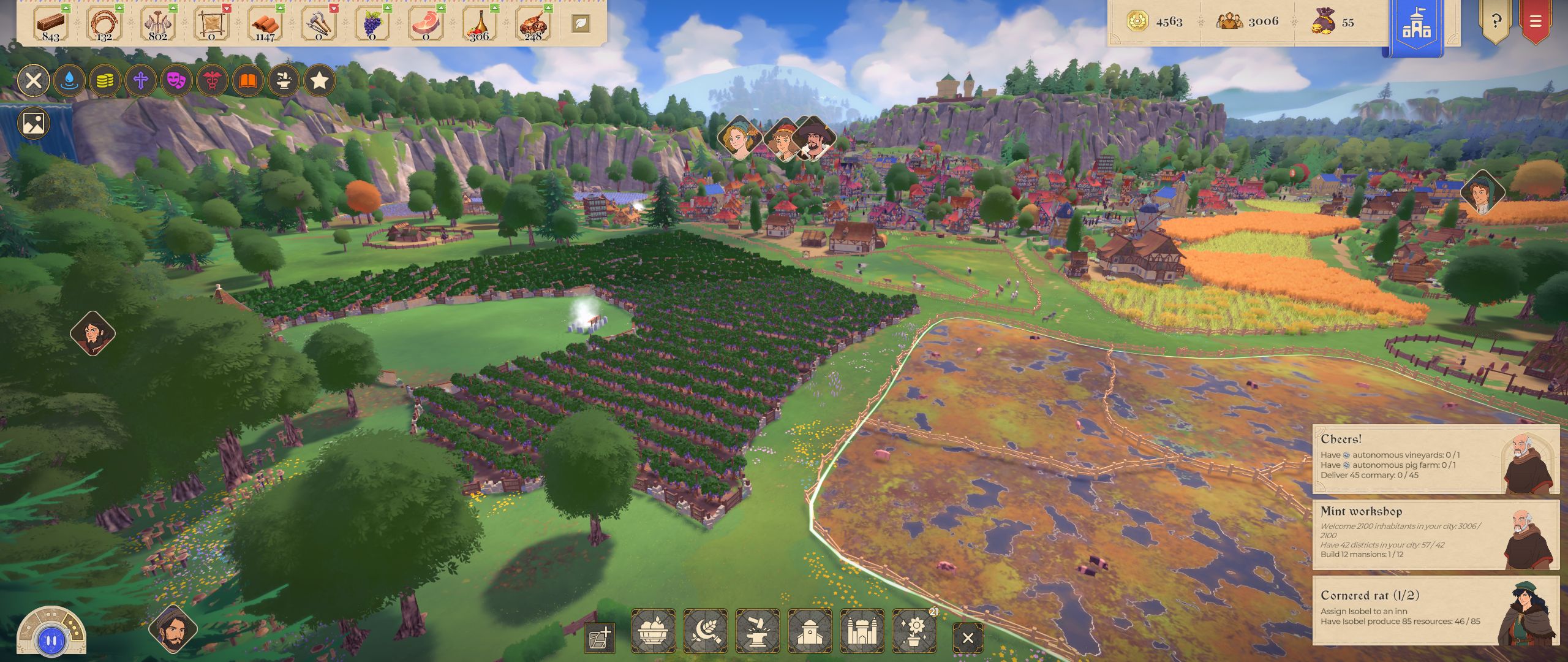Open the fruit basket build category
Image resolution: width=1568 pixels, height=662 pixels.
653,631
